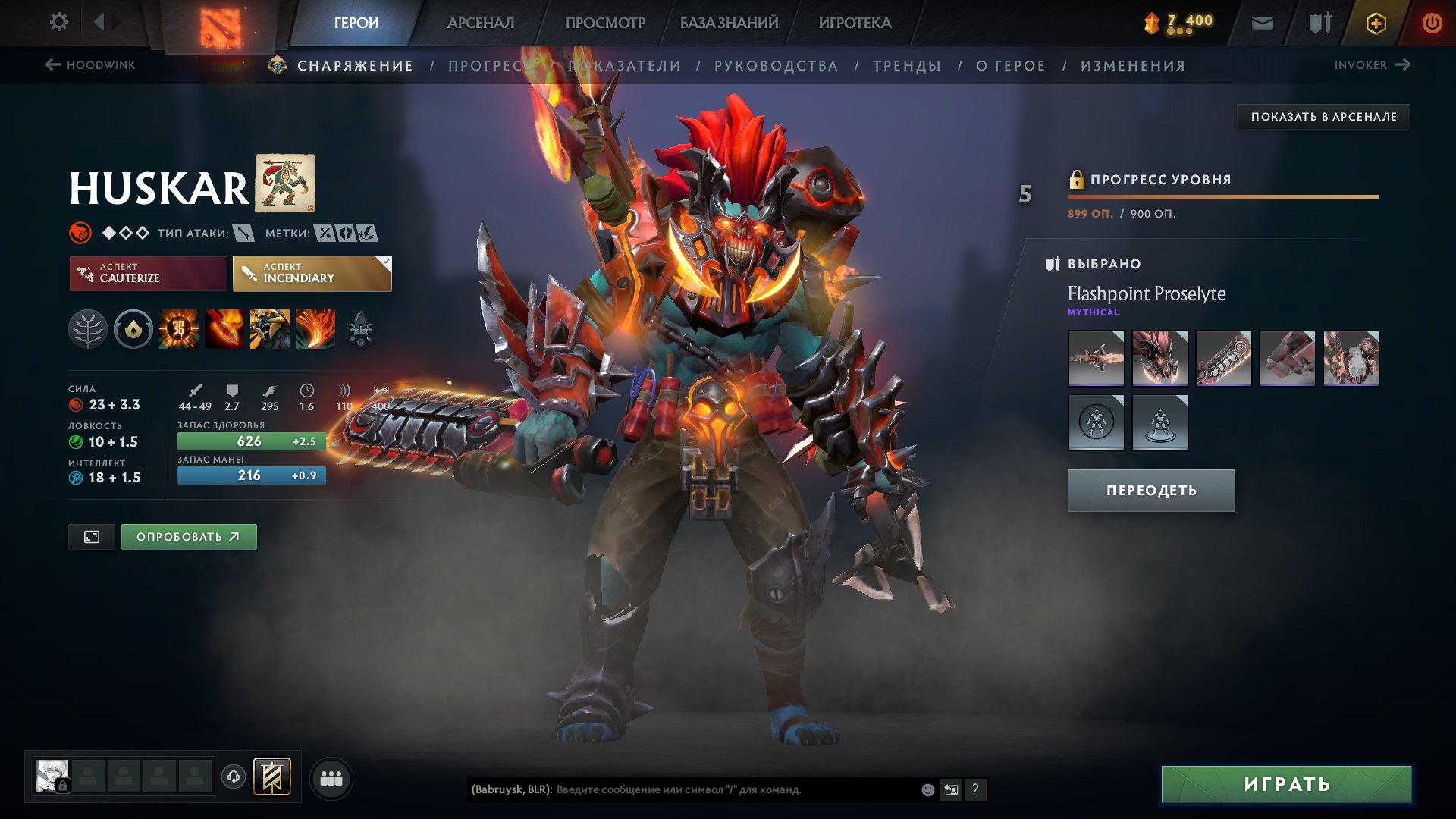Open Huskar's talent tree icon
The image size is (1456, 819).
(89, 328)
